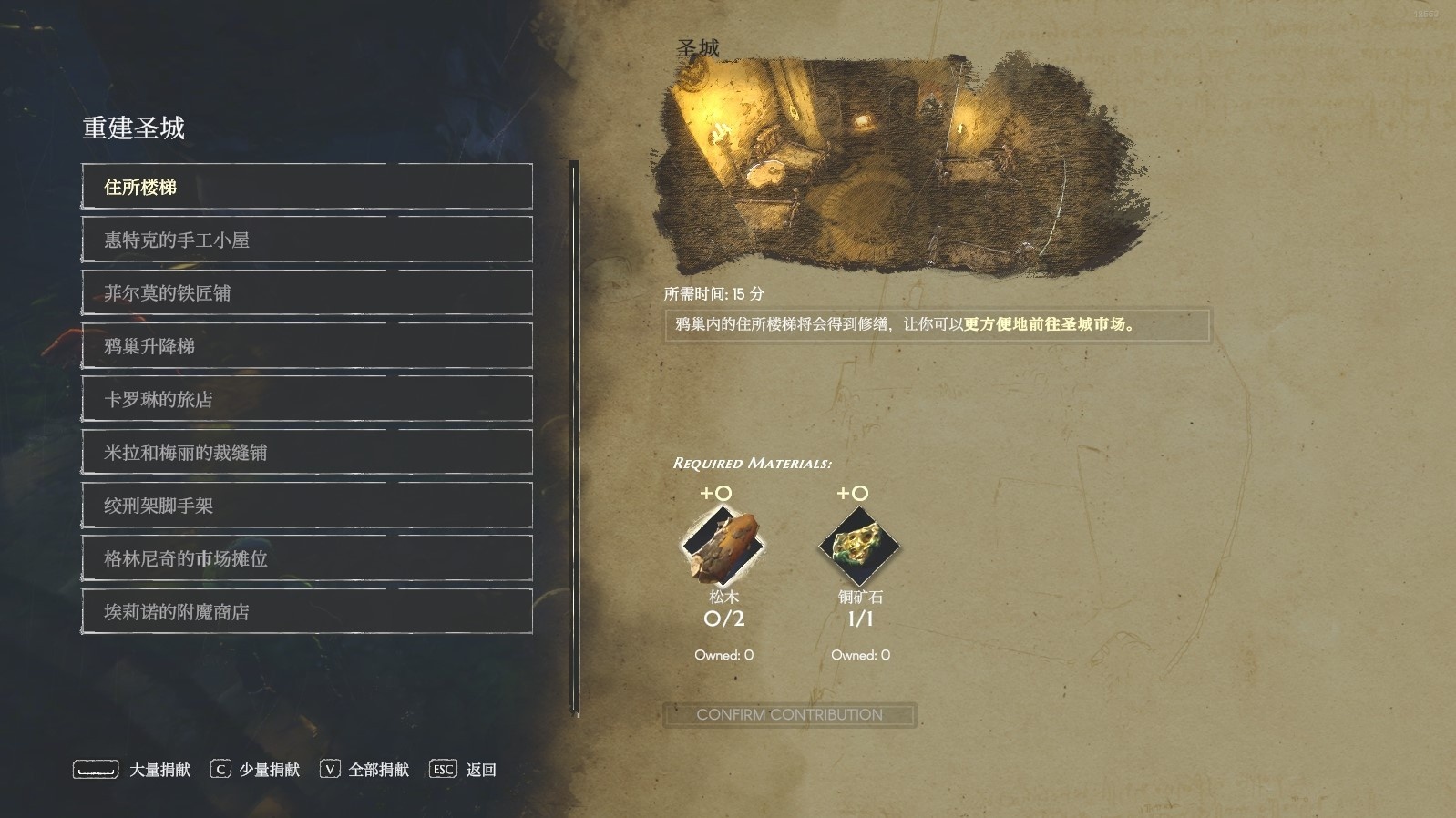The width and height of the screenshot is (1456, 818).
Task: Choose 卡罗琳的旅店 rebuild option
Action: pyautogui.click(x=307, y=399)
